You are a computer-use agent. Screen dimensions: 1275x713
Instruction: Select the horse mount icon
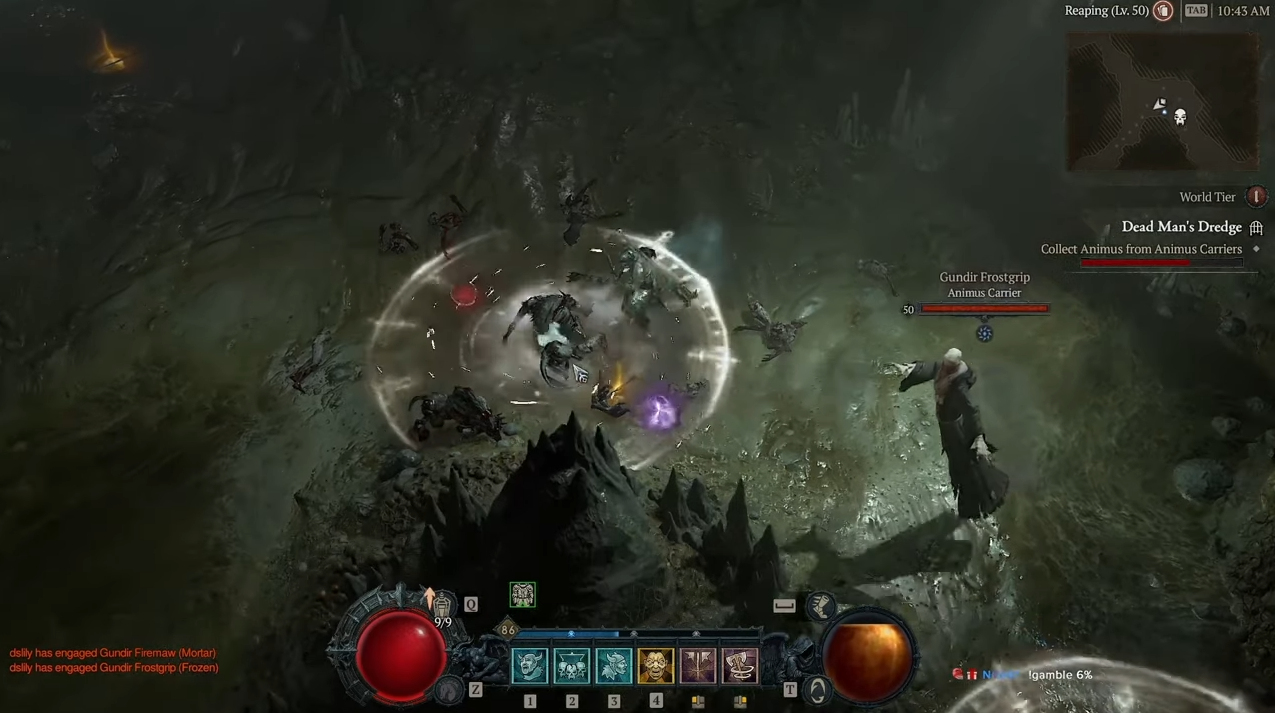[450, 689]
